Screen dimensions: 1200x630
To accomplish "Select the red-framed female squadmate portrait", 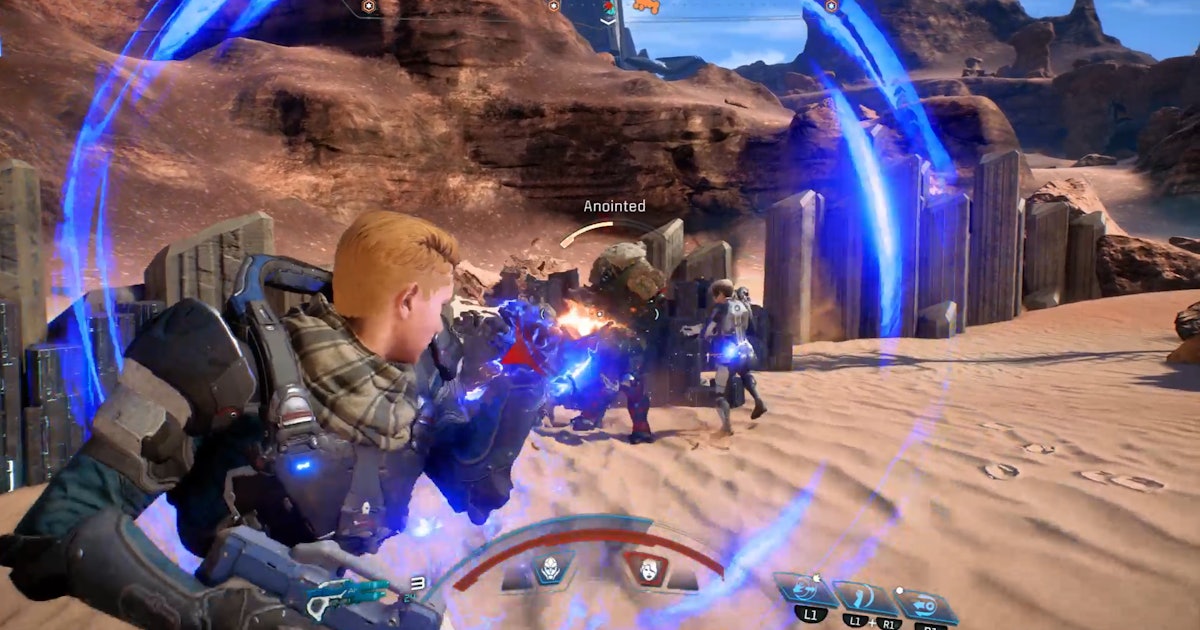I will 645,569.
